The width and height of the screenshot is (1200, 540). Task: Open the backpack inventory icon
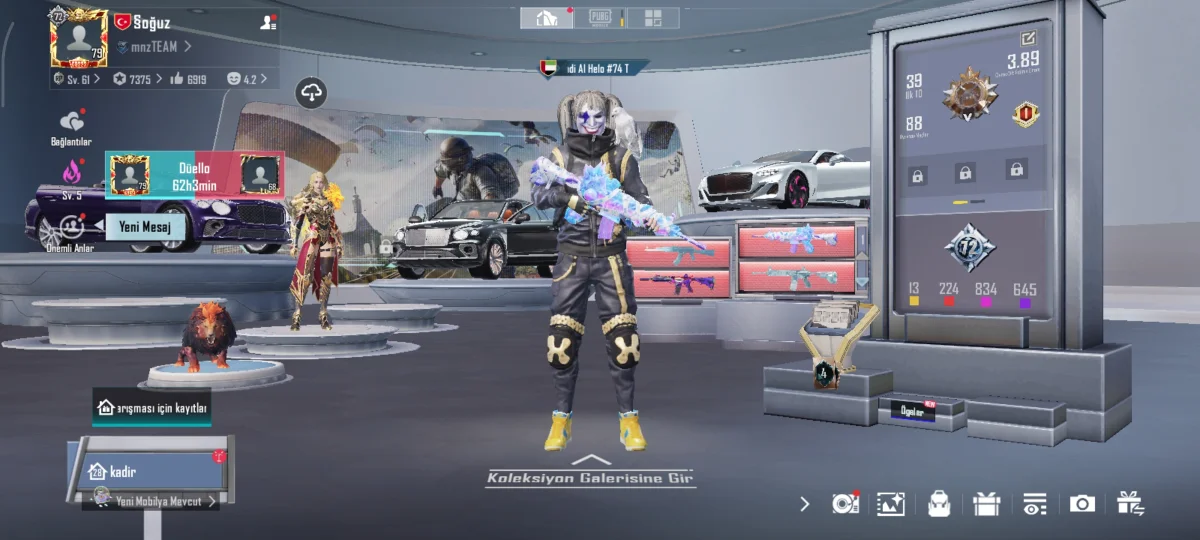938,504
